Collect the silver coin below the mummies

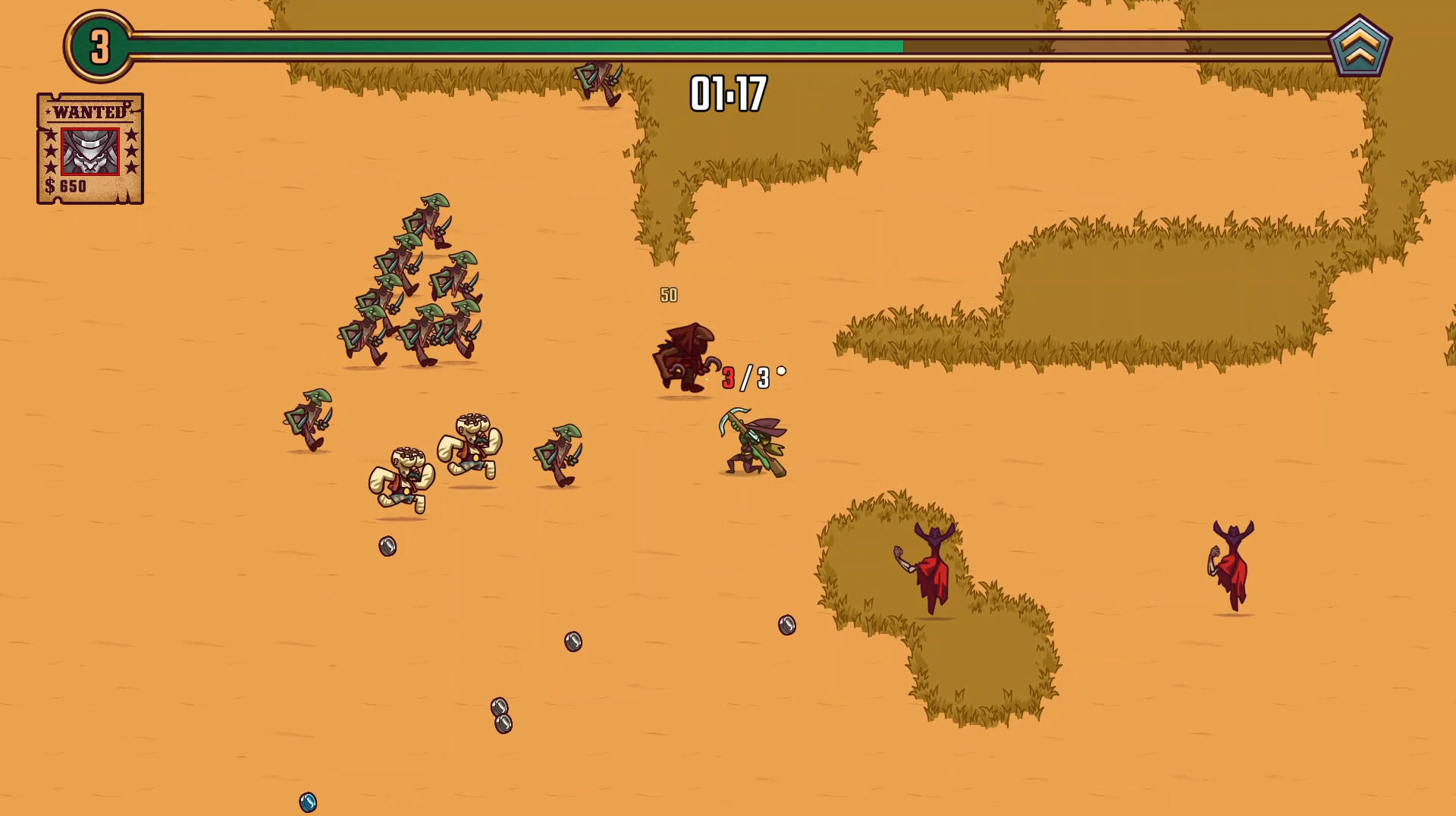388,548
